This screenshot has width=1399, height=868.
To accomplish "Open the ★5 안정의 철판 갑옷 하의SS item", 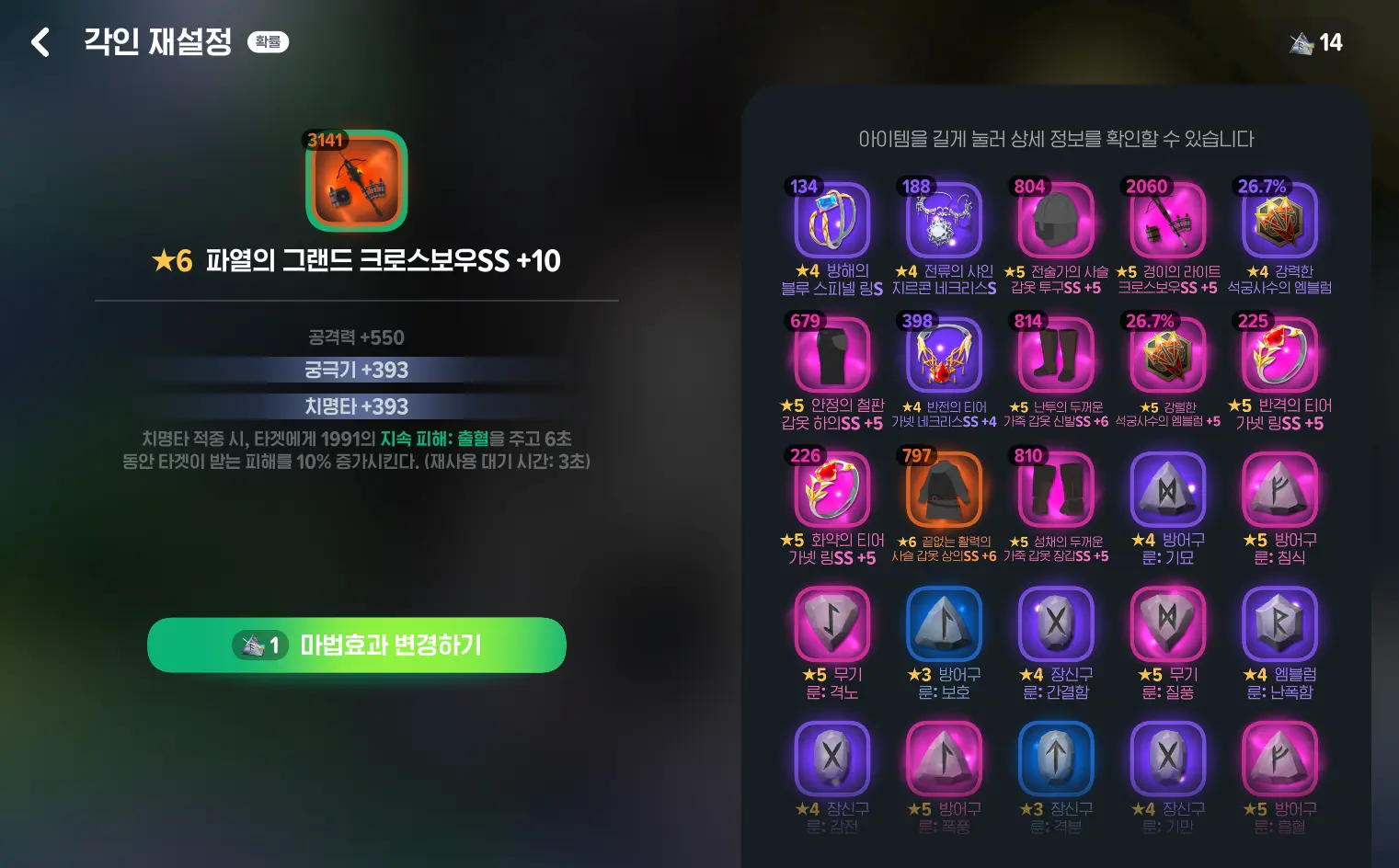I will coord(831,356).
